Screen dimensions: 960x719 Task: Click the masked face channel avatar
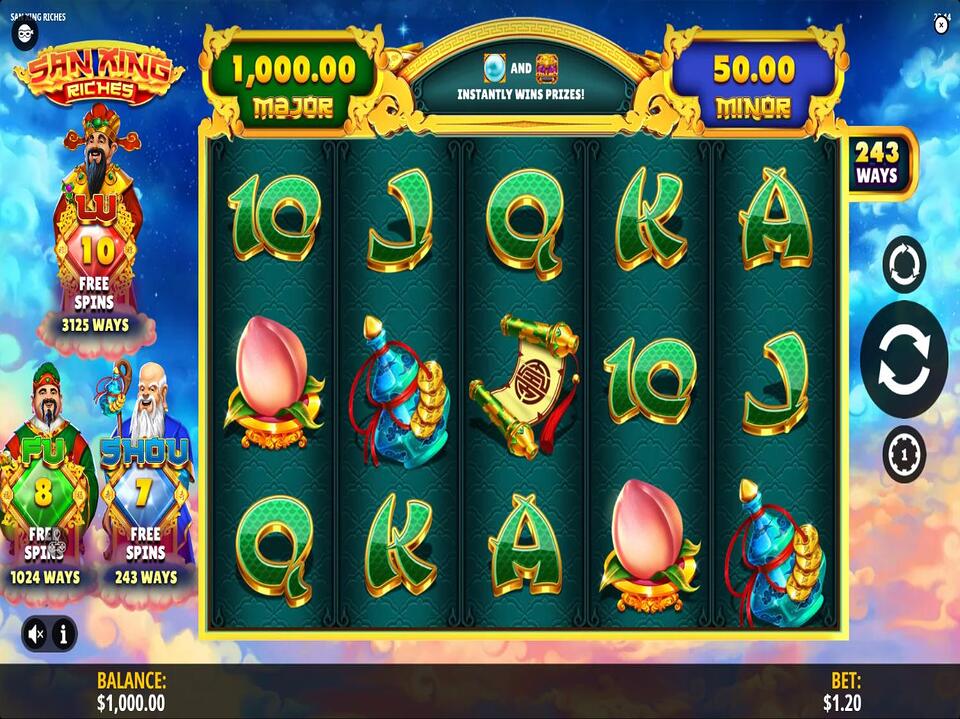tap(24, 33)
